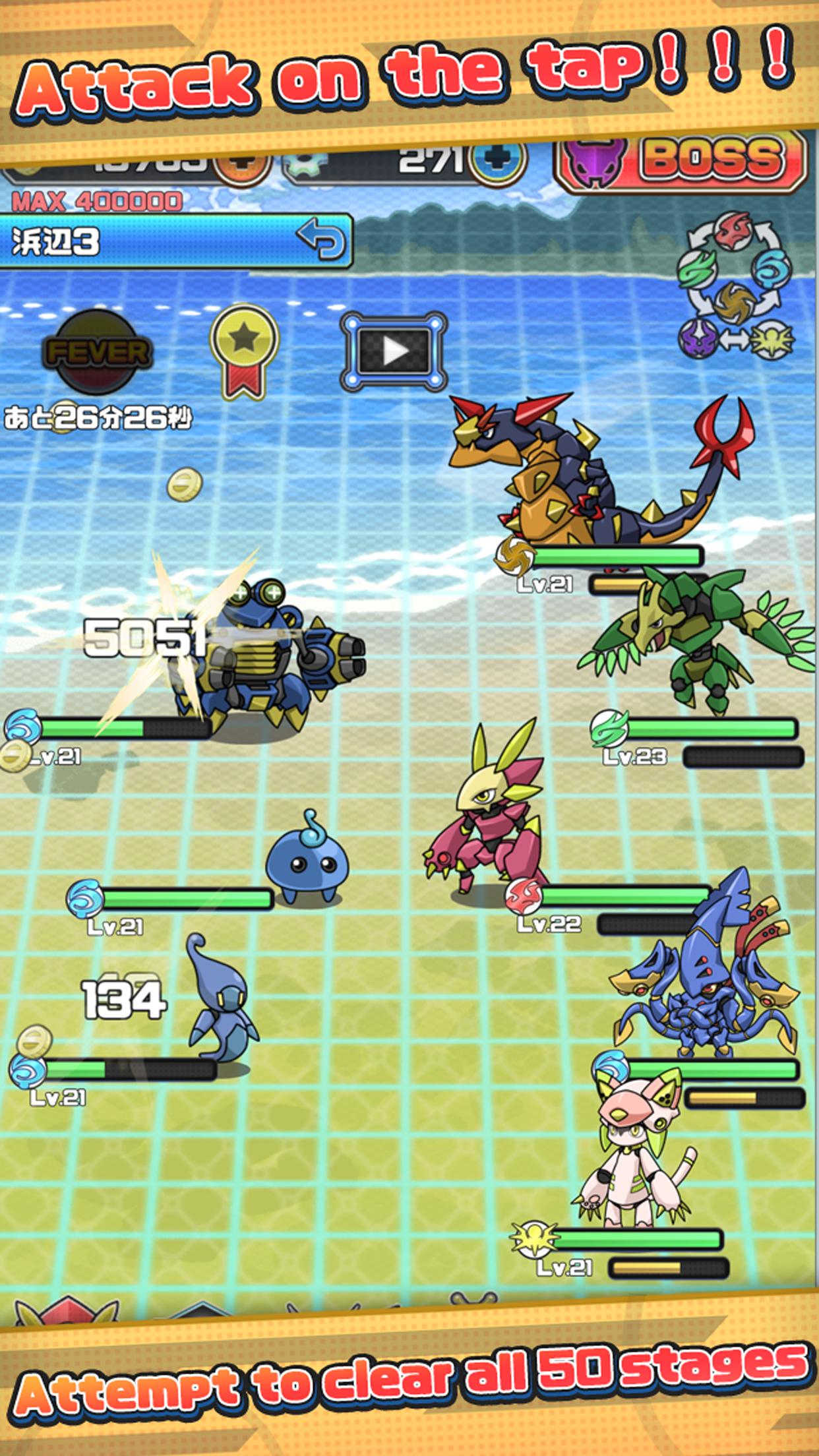Show the element affinity wheel chart
This screenshot has width=819, height=1456.
pos(735,286)
